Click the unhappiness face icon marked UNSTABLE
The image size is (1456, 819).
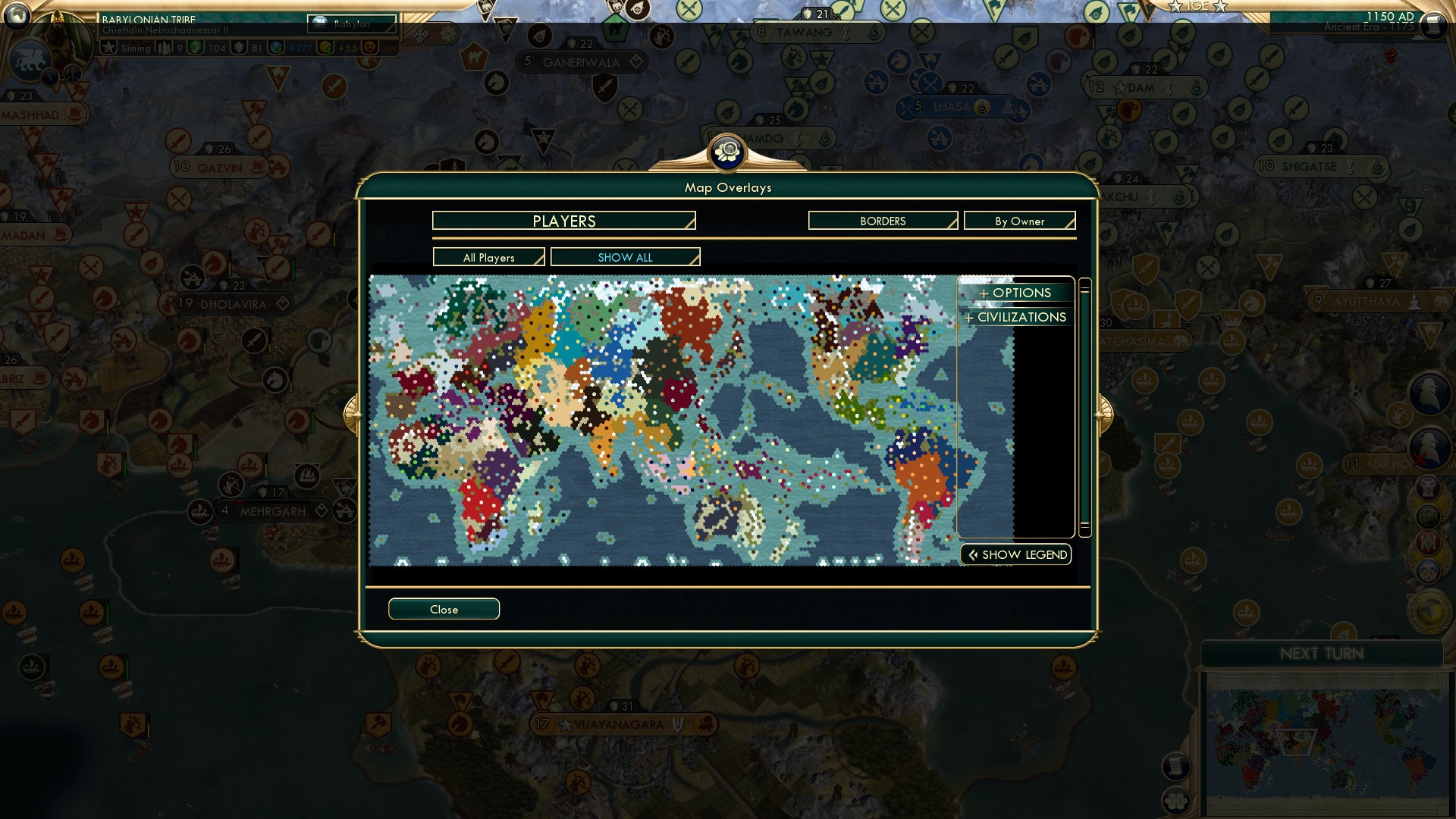point(369,48)
